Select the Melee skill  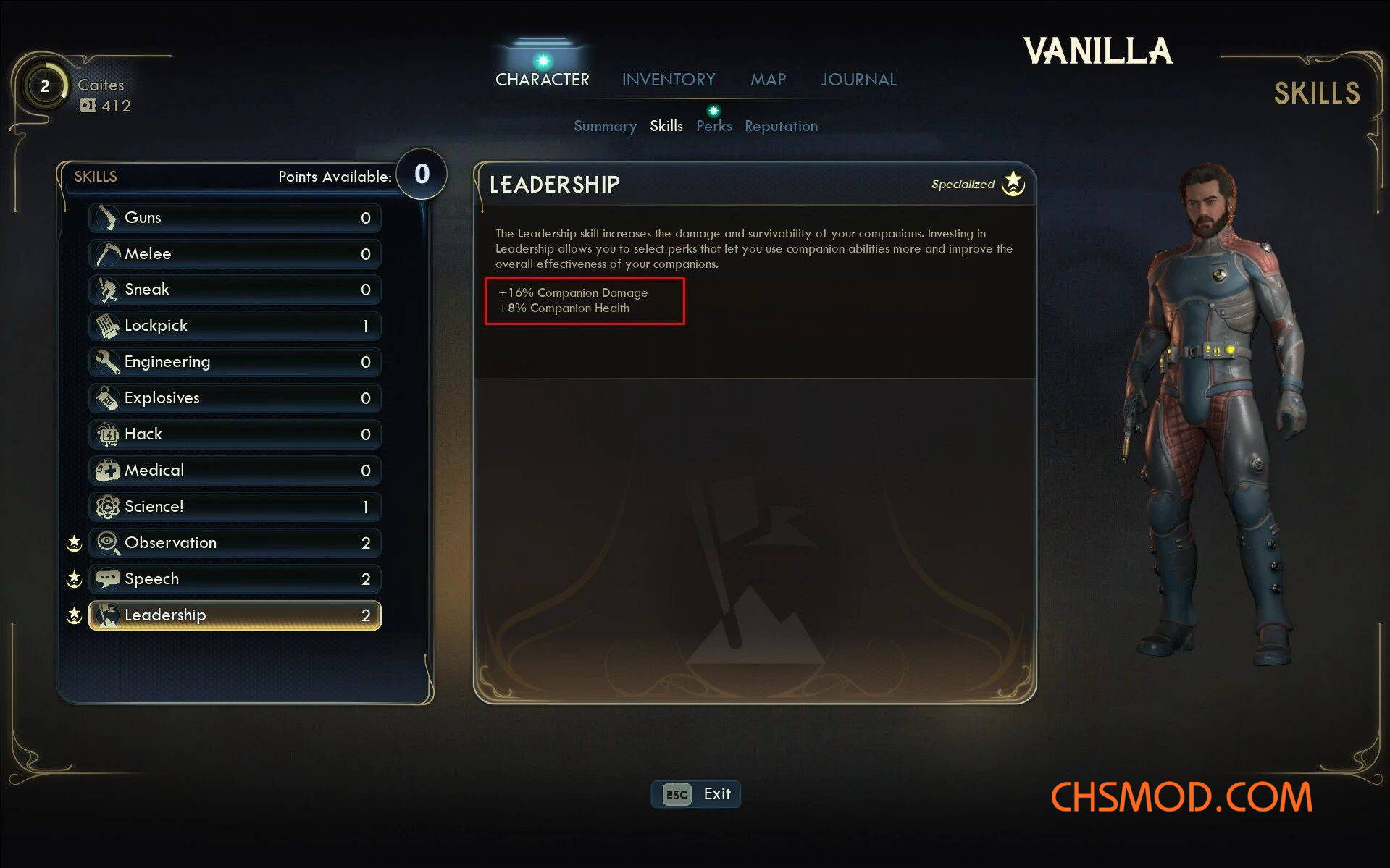point(235,253)
